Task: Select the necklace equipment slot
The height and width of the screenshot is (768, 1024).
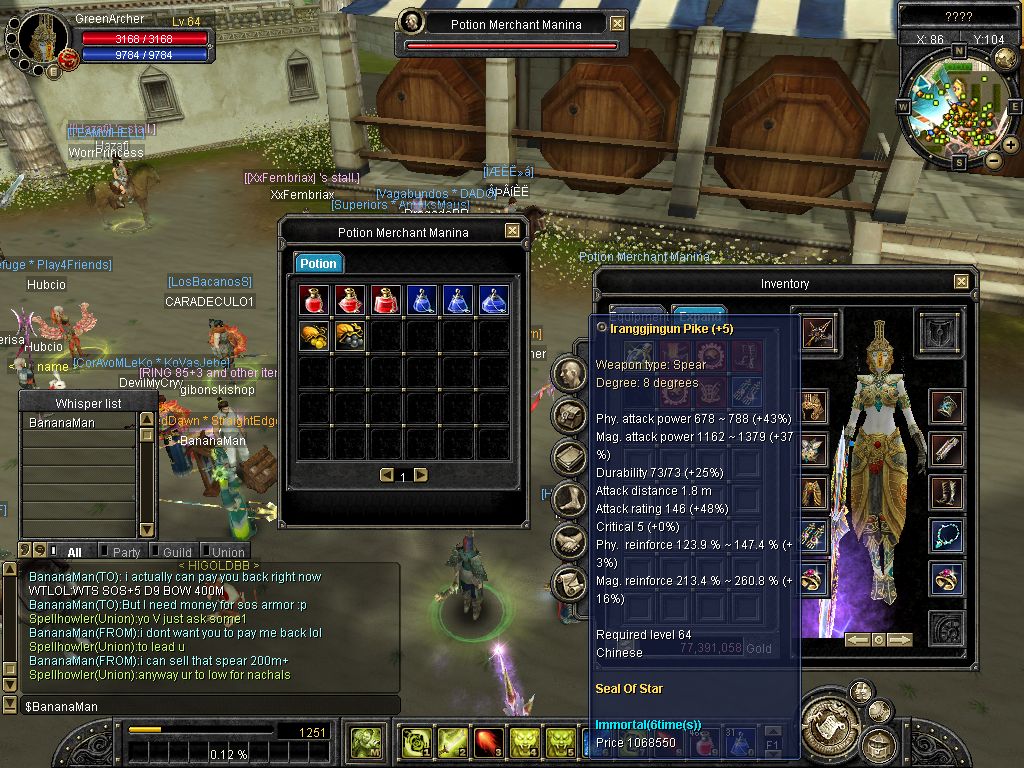Action: tap(946, 535)
